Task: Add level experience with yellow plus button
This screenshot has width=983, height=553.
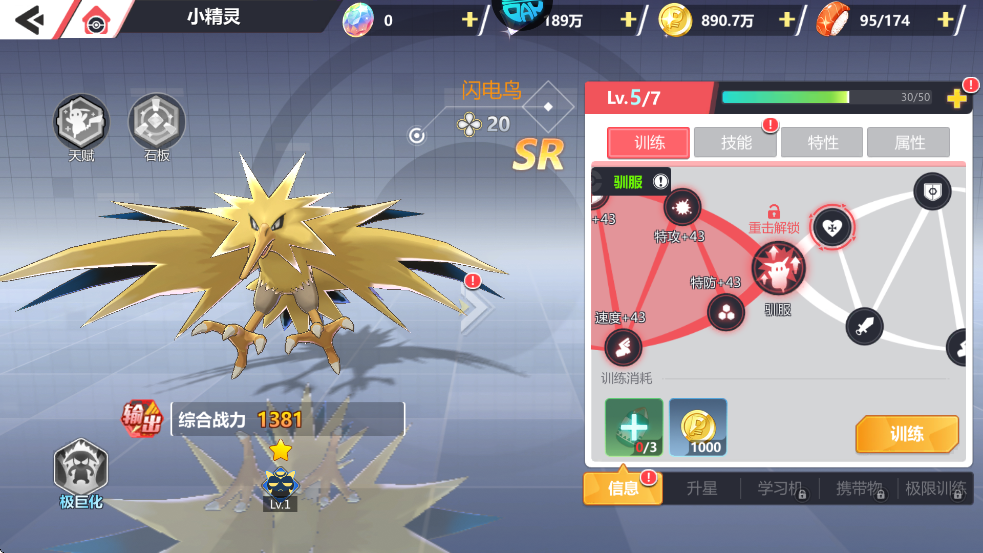Action: [956, 98]
